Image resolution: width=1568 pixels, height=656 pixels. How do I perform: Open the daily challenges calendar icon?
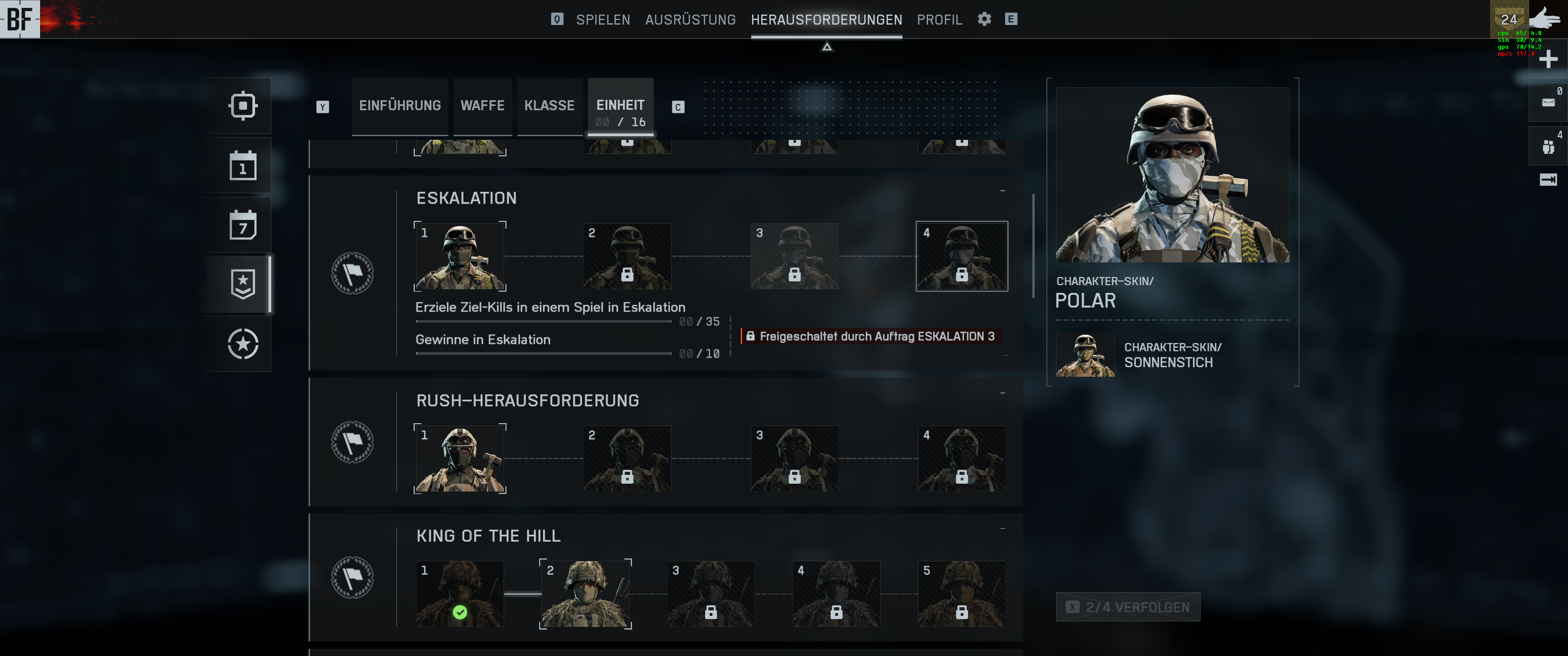tap(243, 165)
